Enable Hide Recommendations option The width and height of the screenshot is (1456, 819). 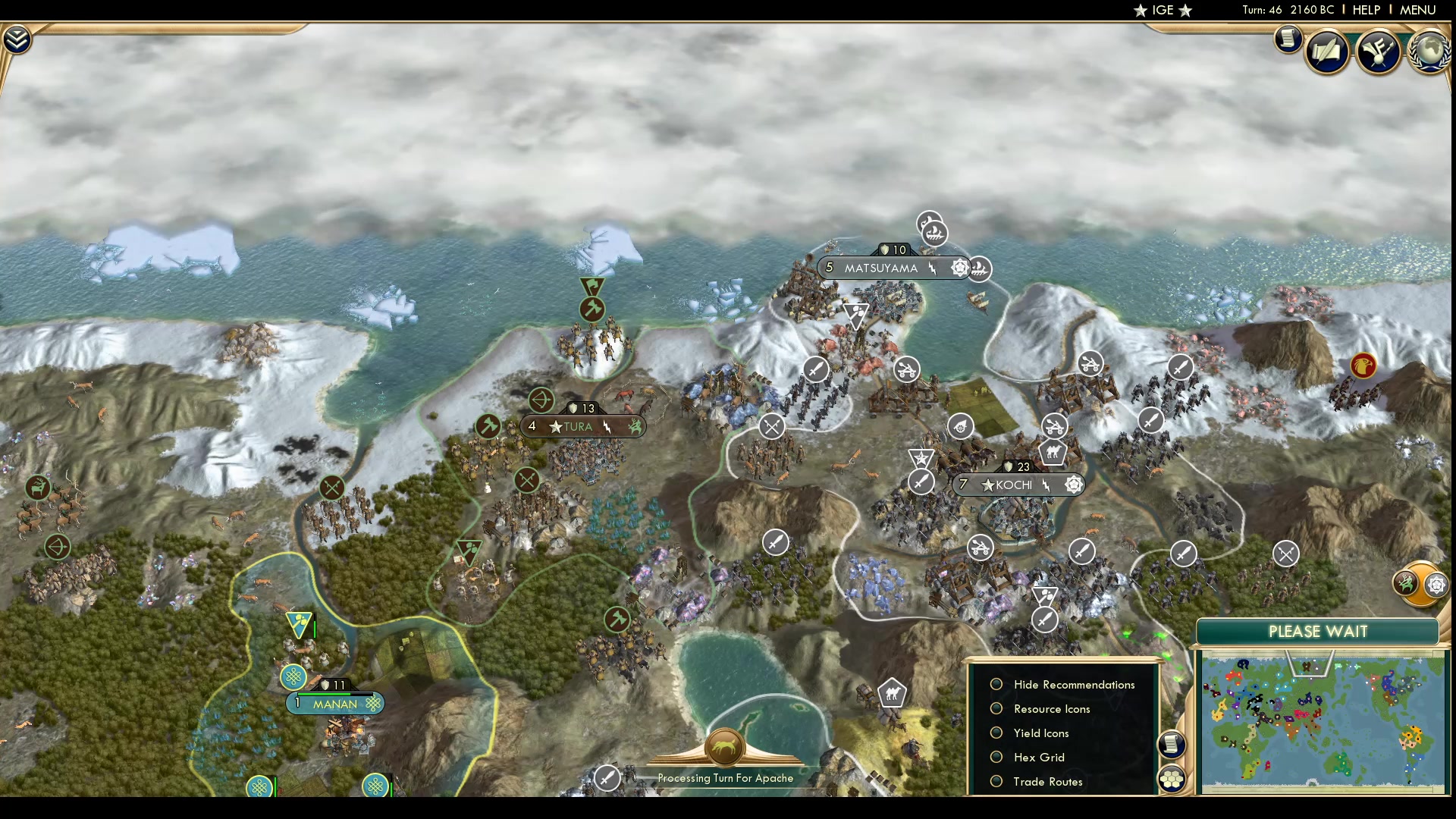[x=996, y=684]
